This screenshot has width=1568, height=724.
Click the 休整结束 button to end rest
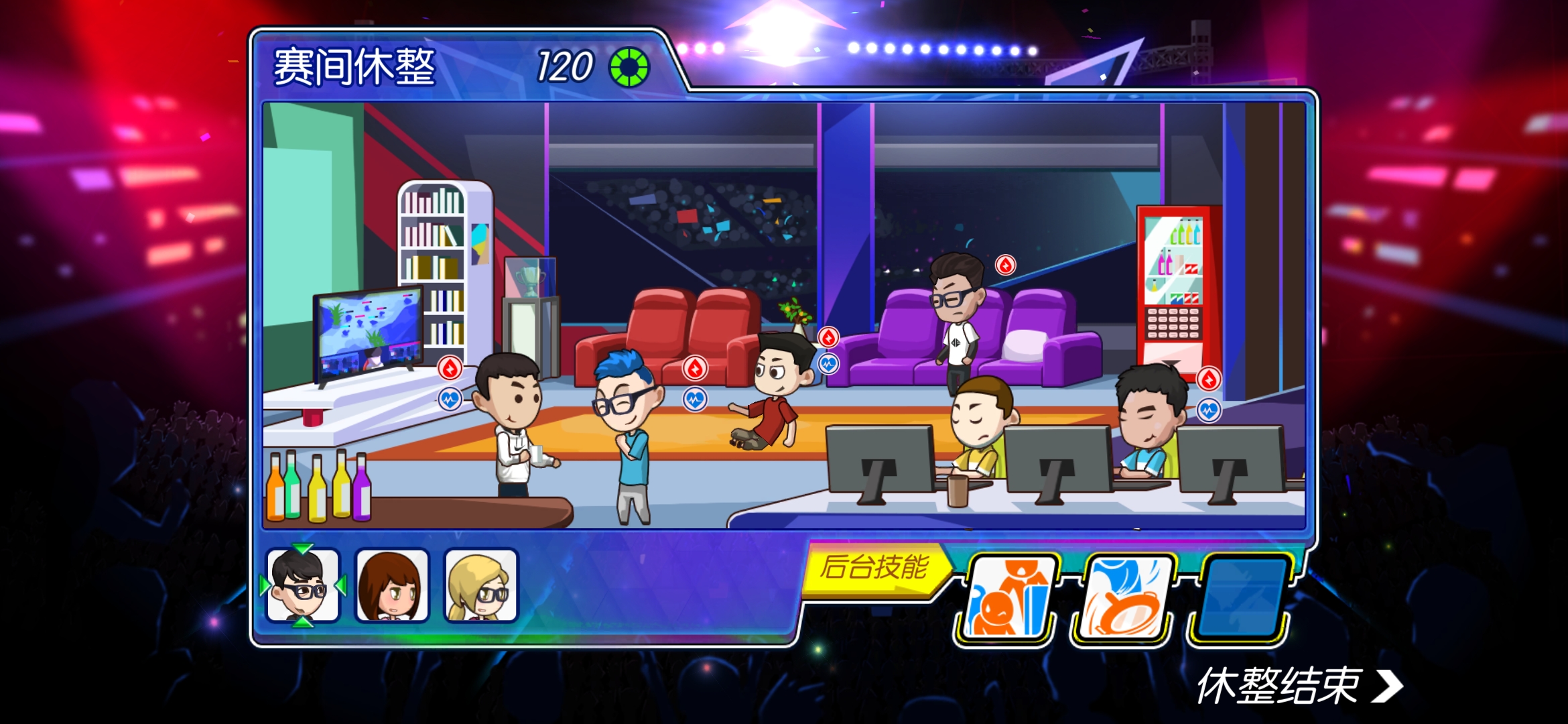coord(1299,686)
